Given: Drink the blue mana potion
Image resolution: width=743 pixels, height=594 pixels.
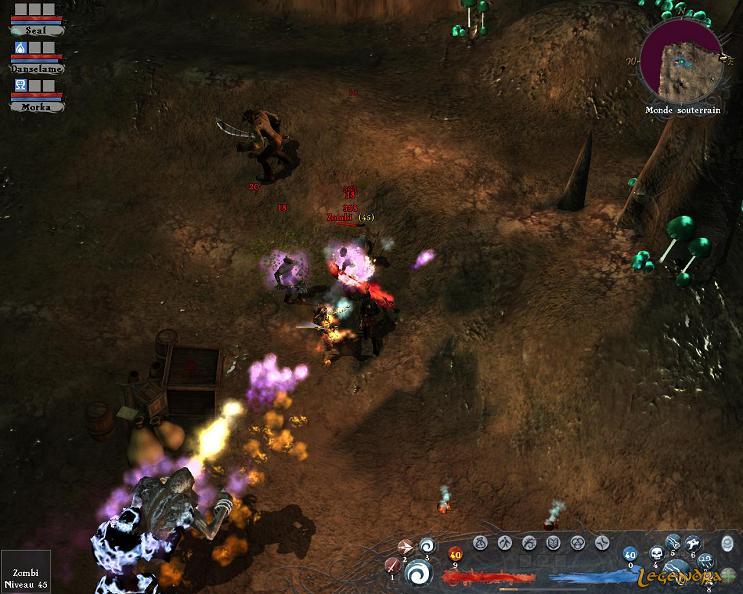Looking at the screenshot, I should pos(630,553).
